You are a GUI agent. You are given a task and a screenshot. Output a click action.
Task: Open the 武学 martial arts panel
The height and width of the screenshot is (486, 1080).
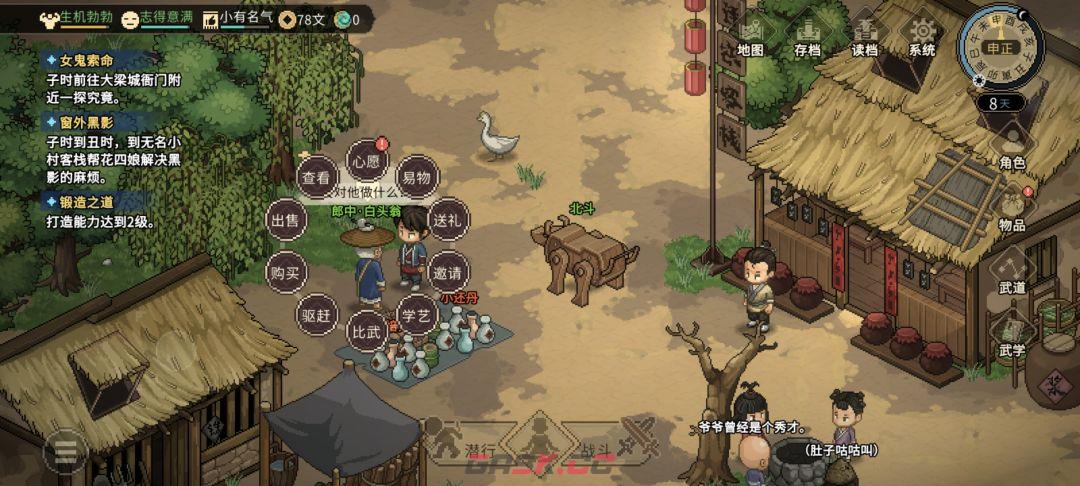1012,335
